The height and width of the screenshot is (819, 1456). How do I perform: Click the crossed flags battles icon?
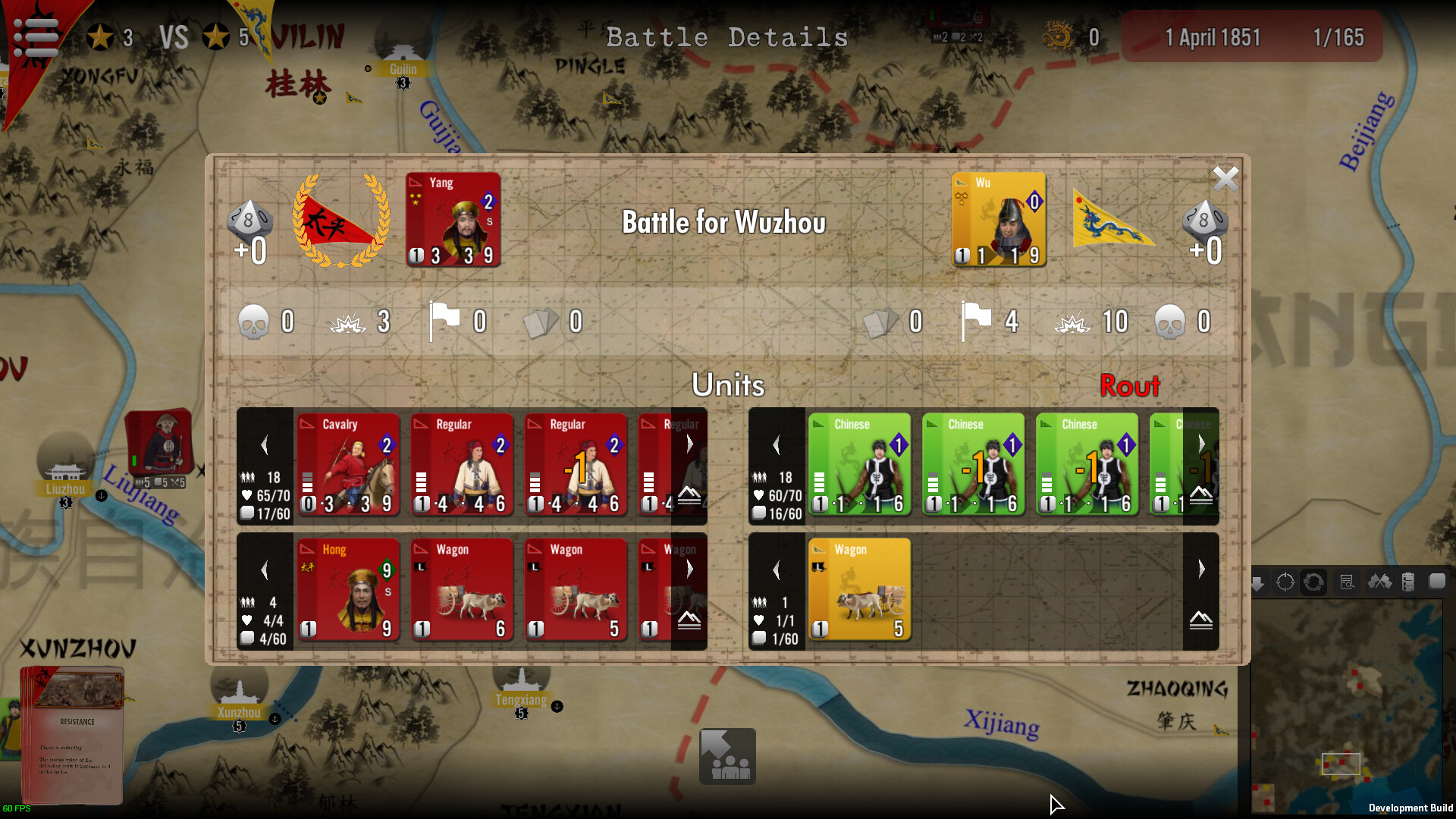1381,582
